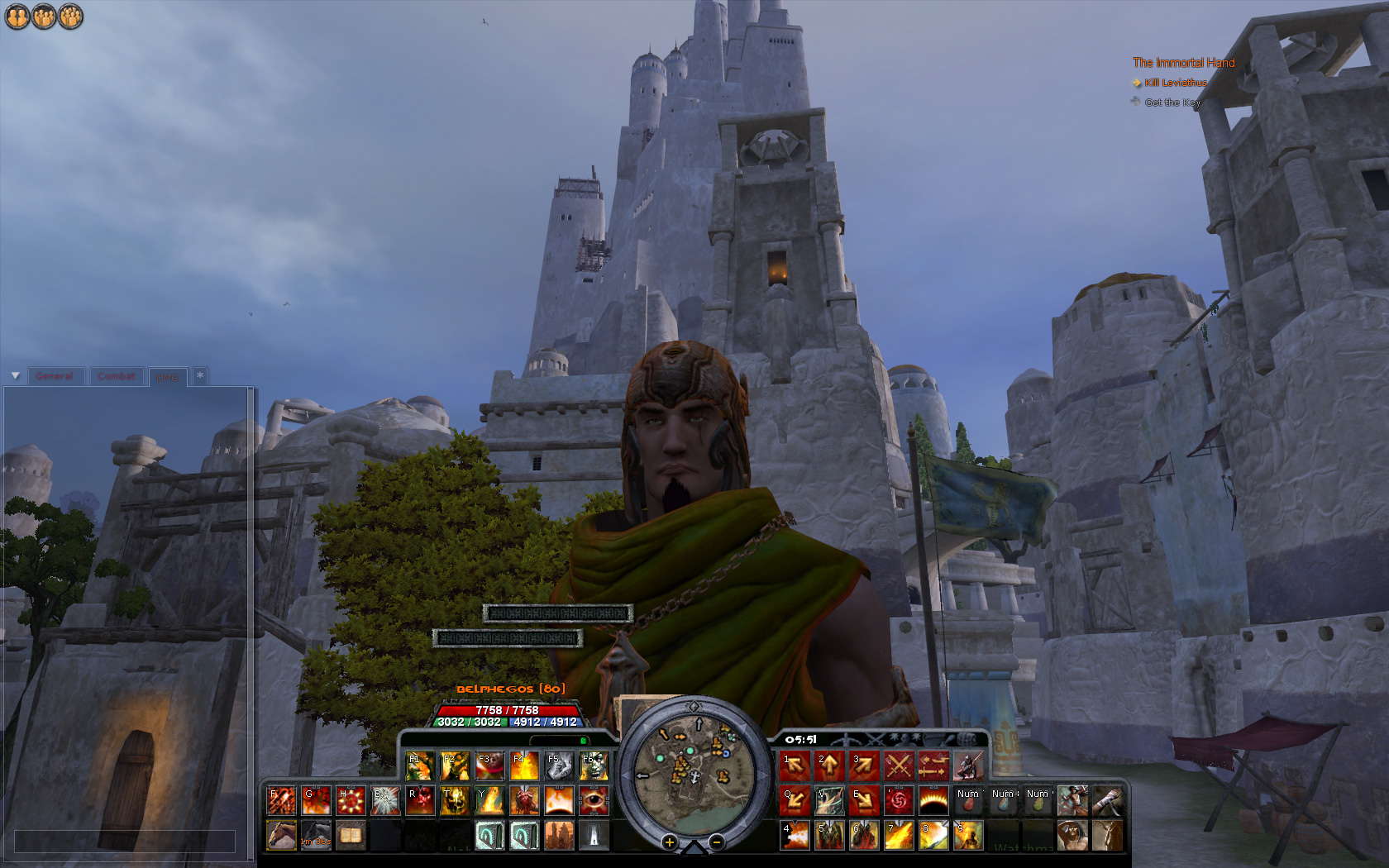The width and height of the screenshot is (1389, 868).
Task: Select The Immortal Hand quest tracker title
Action: click(x=1183, y=63)
